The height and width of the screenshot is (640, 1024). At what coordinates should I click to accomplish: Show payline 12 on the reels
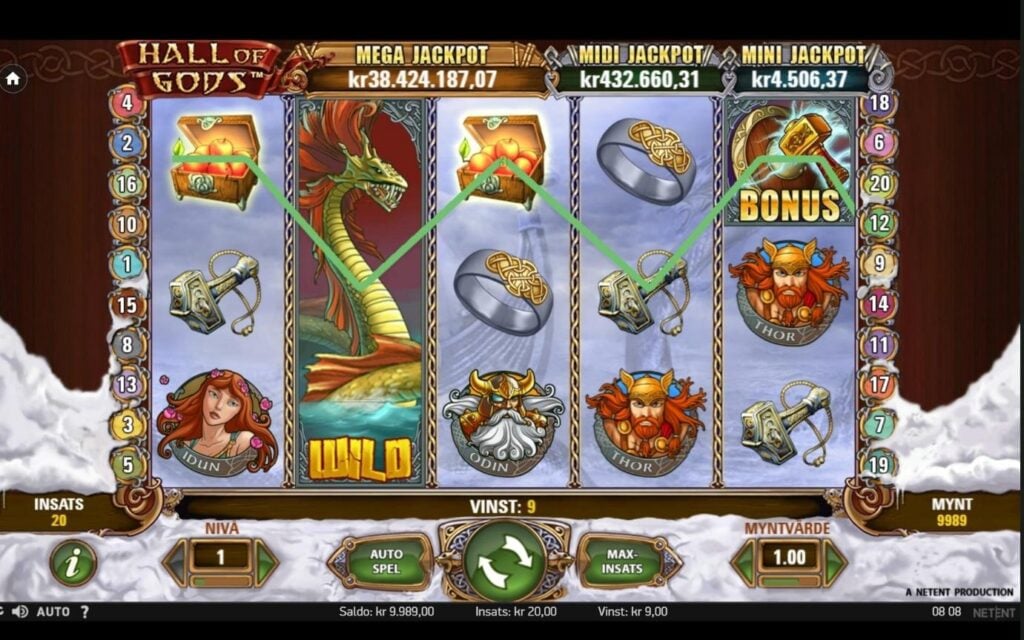879,223
